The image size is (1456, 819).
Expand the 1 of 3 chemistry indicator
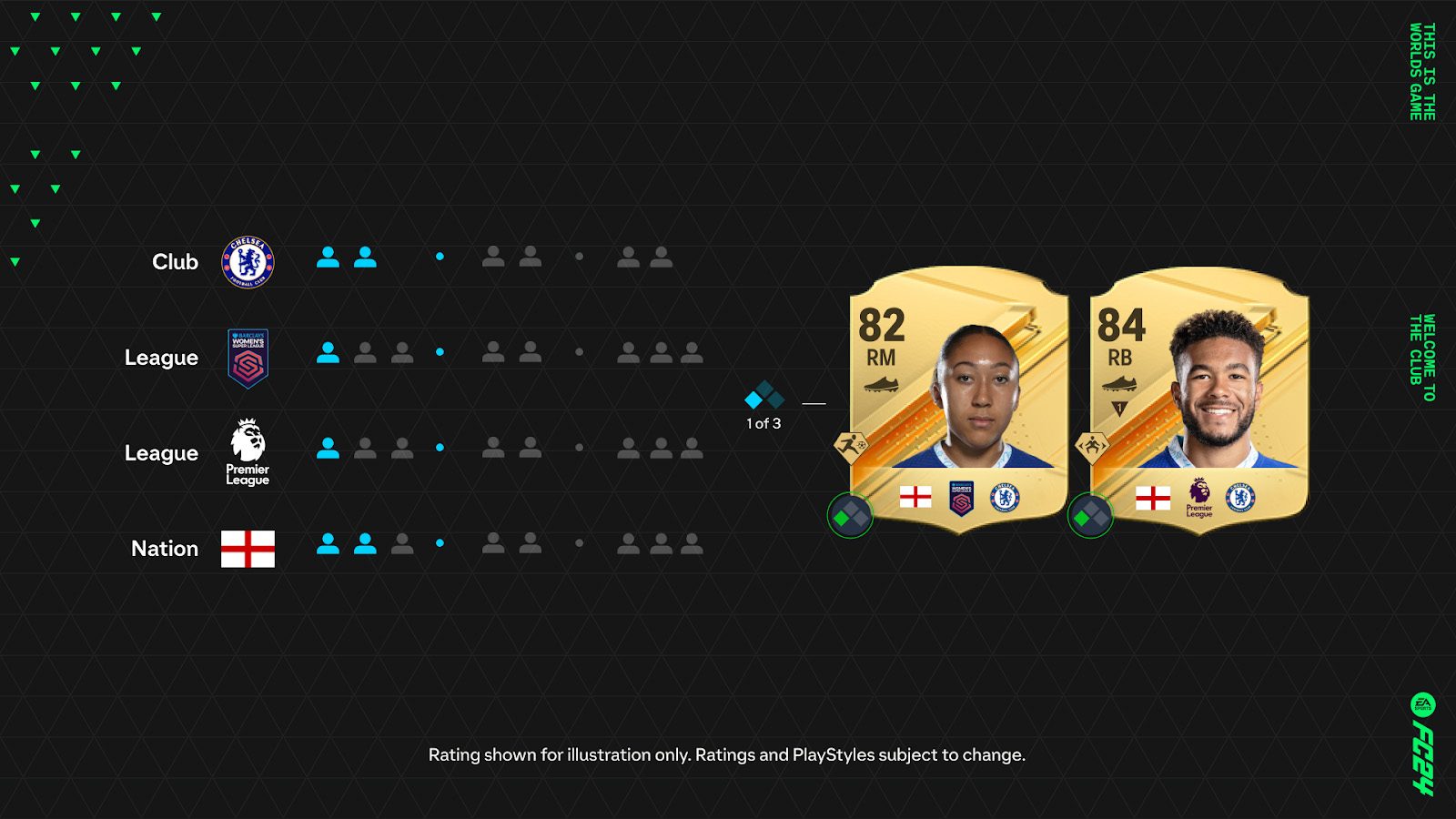pyautogui.click(x=763, y=398)
